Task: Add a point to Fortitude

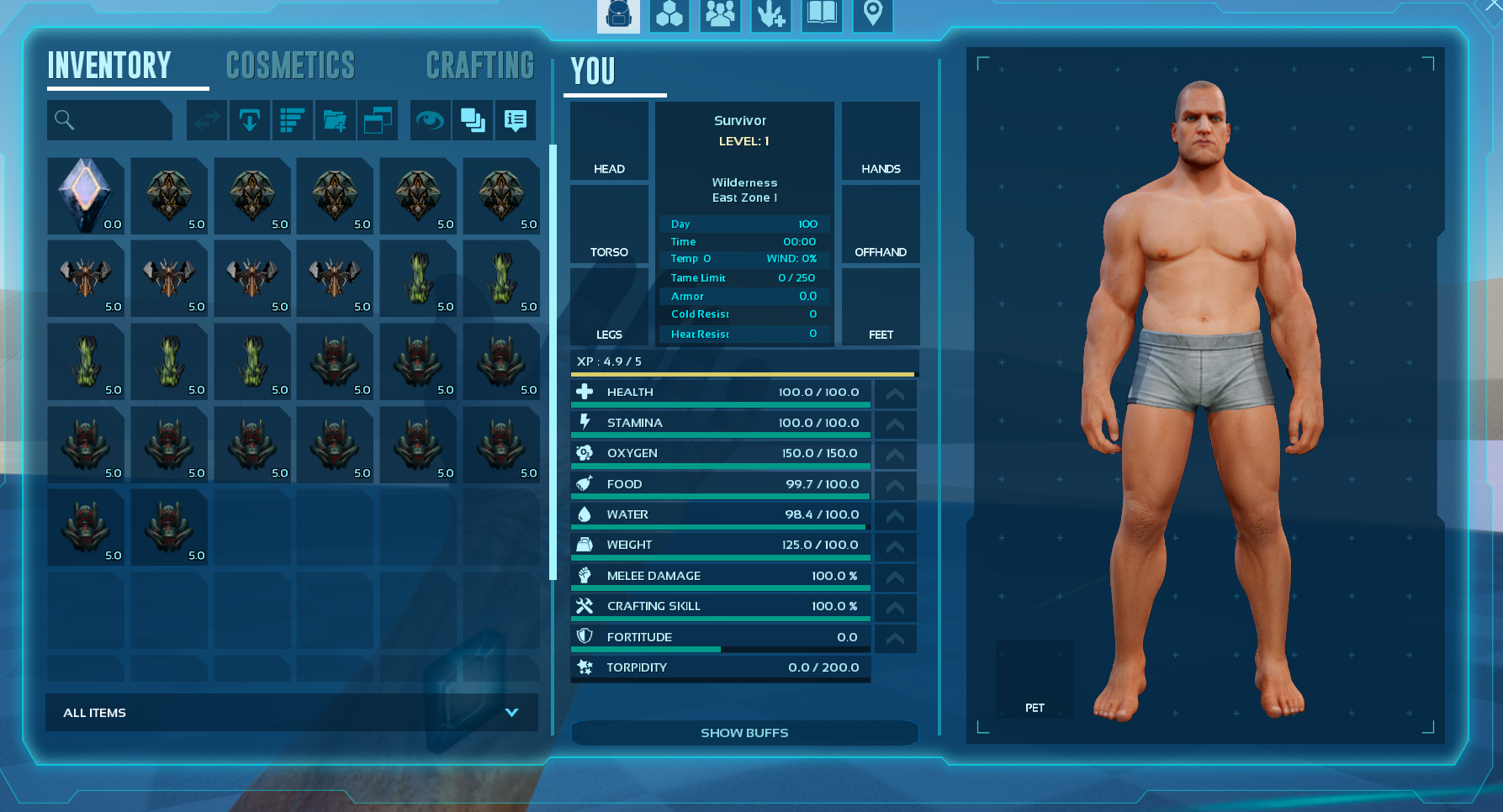Action: (x=895, y=639)
